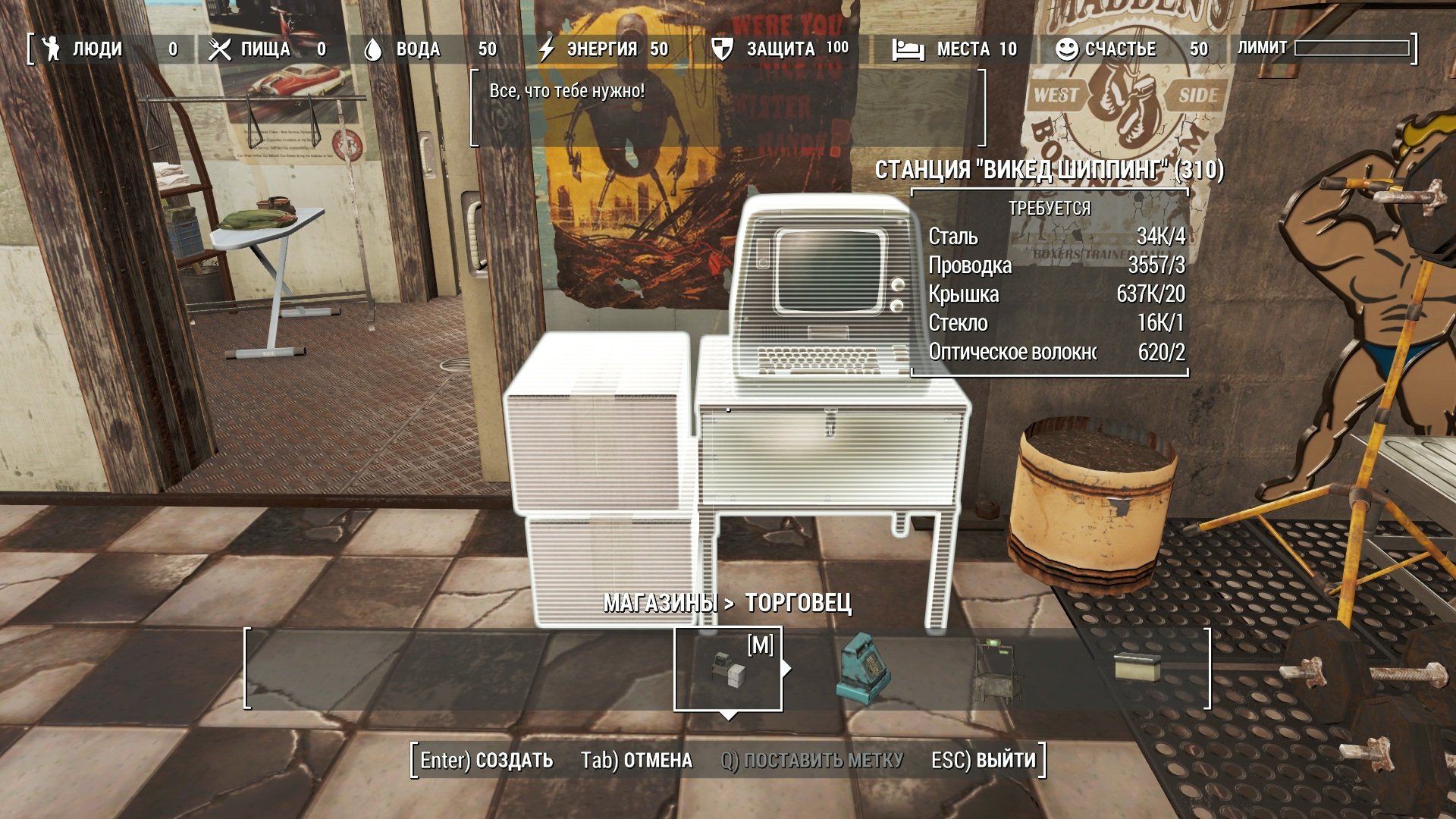Click the СОЗДАТЬ build button
The image size is (1456, 819).
(x=487, y=760)
